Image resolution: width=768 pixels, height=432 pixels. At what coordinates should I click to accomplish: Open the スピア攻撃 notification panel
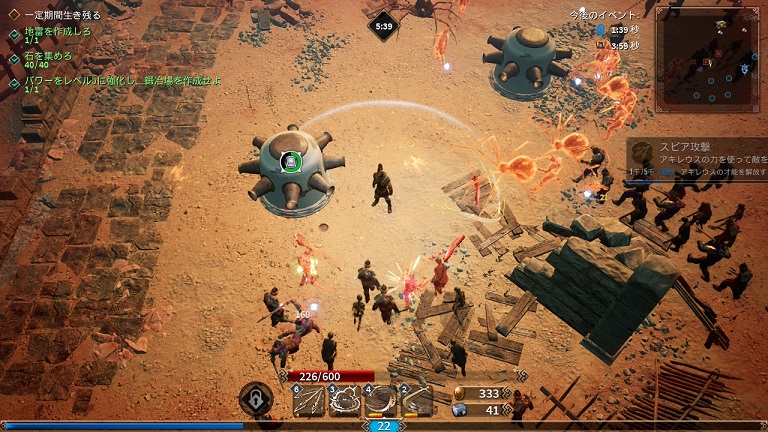700,158
